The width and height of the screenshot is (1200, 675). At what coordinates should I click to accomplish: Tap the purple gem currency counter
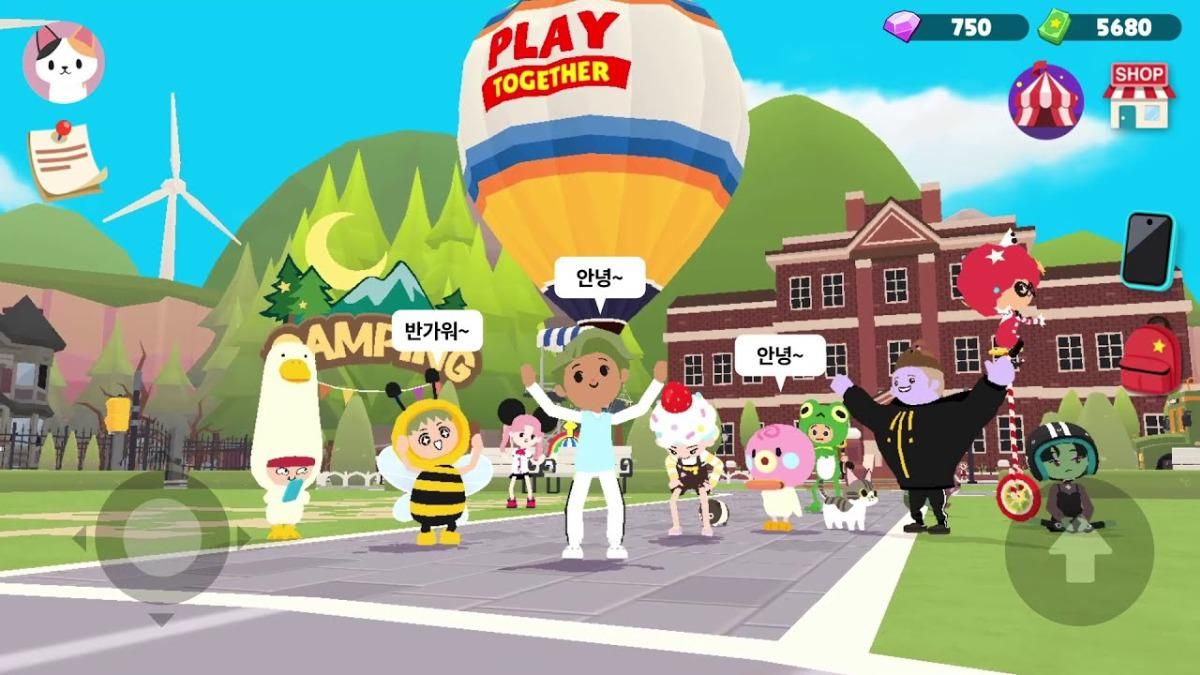pyautogui.click(x=956, y=27)
